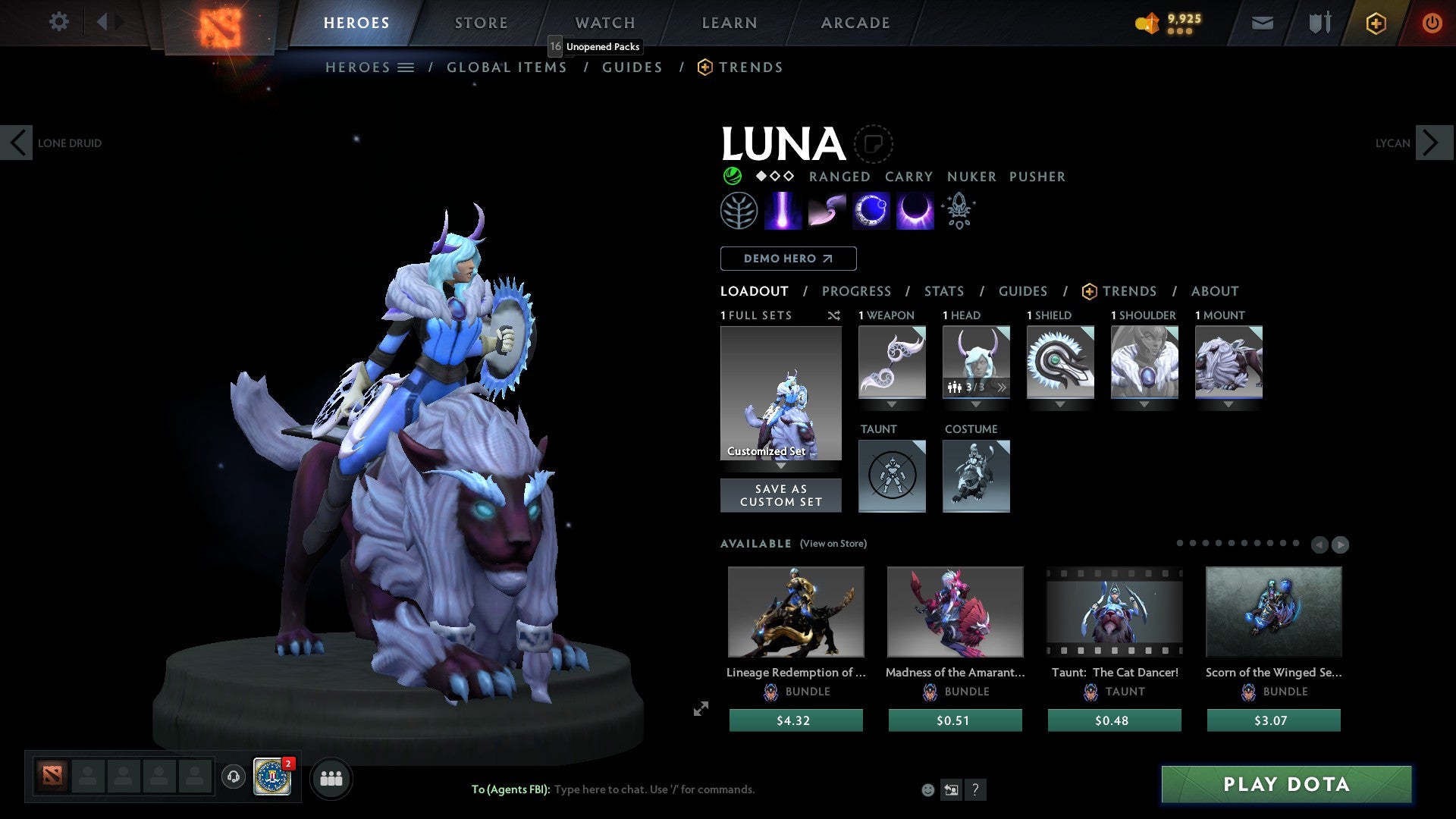Open View on Store link
Screen dimensions: 1456x819
(x=834, y=544)
